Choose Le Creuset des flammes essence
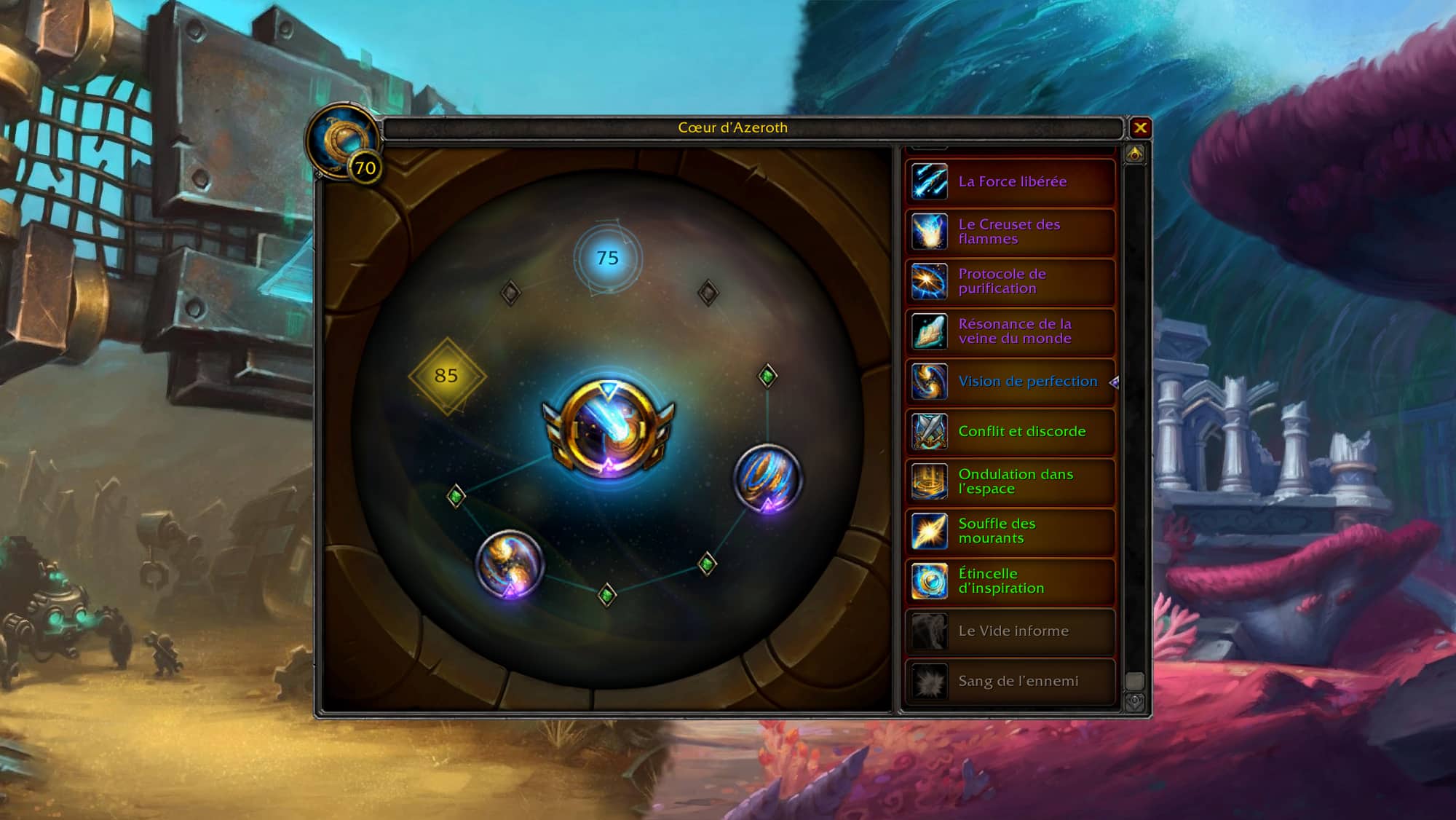1456x820 pixels. point(1010,232)
